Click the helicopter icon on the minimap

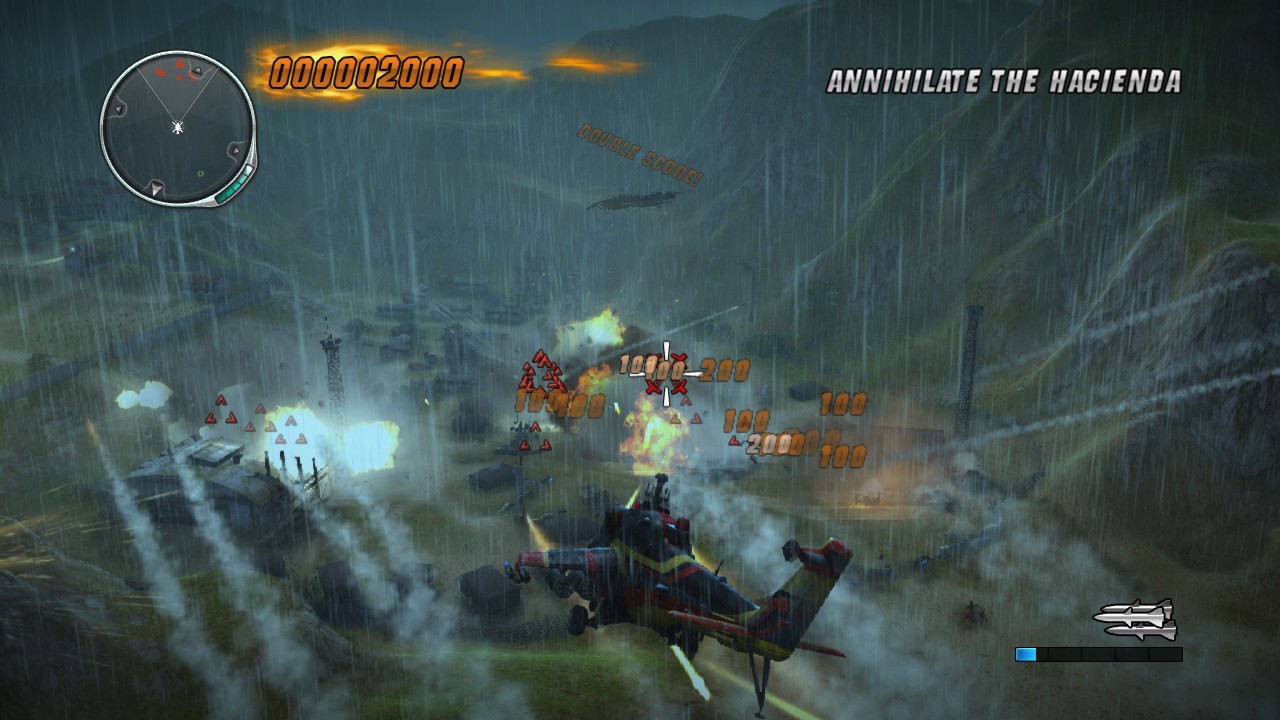[x=176, y=128]
